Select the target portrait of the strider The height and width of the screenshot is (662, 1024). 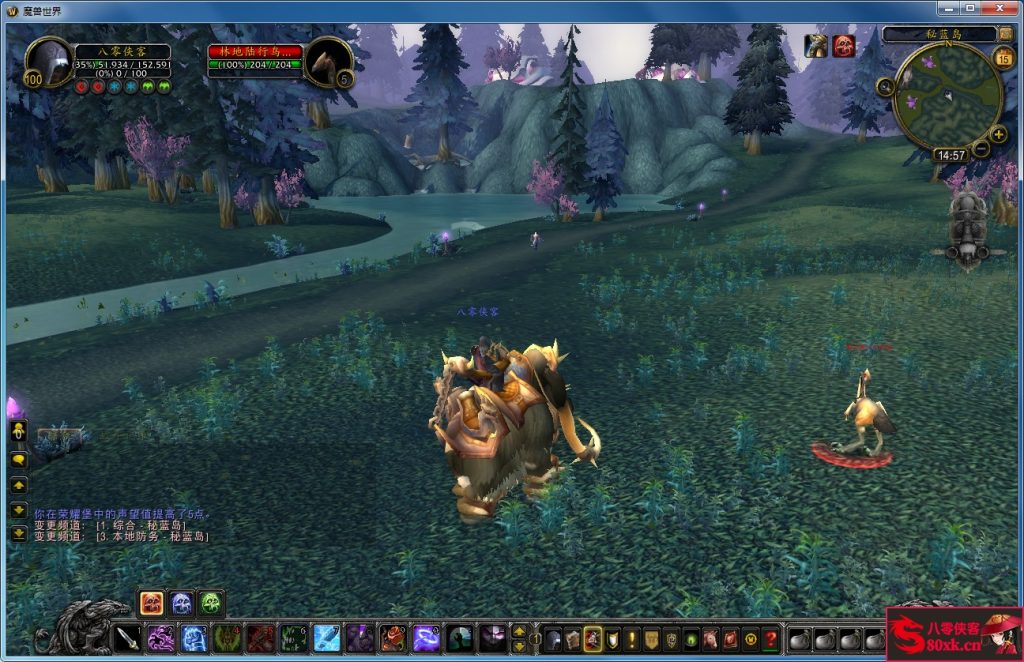point(328,61)
